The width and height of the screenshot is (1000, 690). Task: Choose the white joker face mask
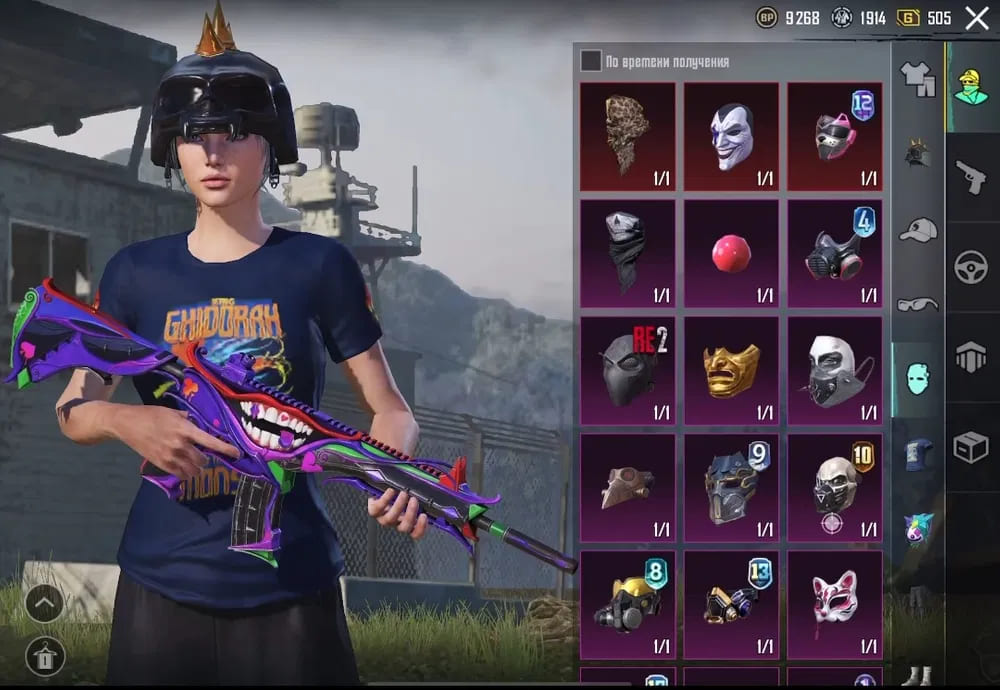tap(731, 135)
